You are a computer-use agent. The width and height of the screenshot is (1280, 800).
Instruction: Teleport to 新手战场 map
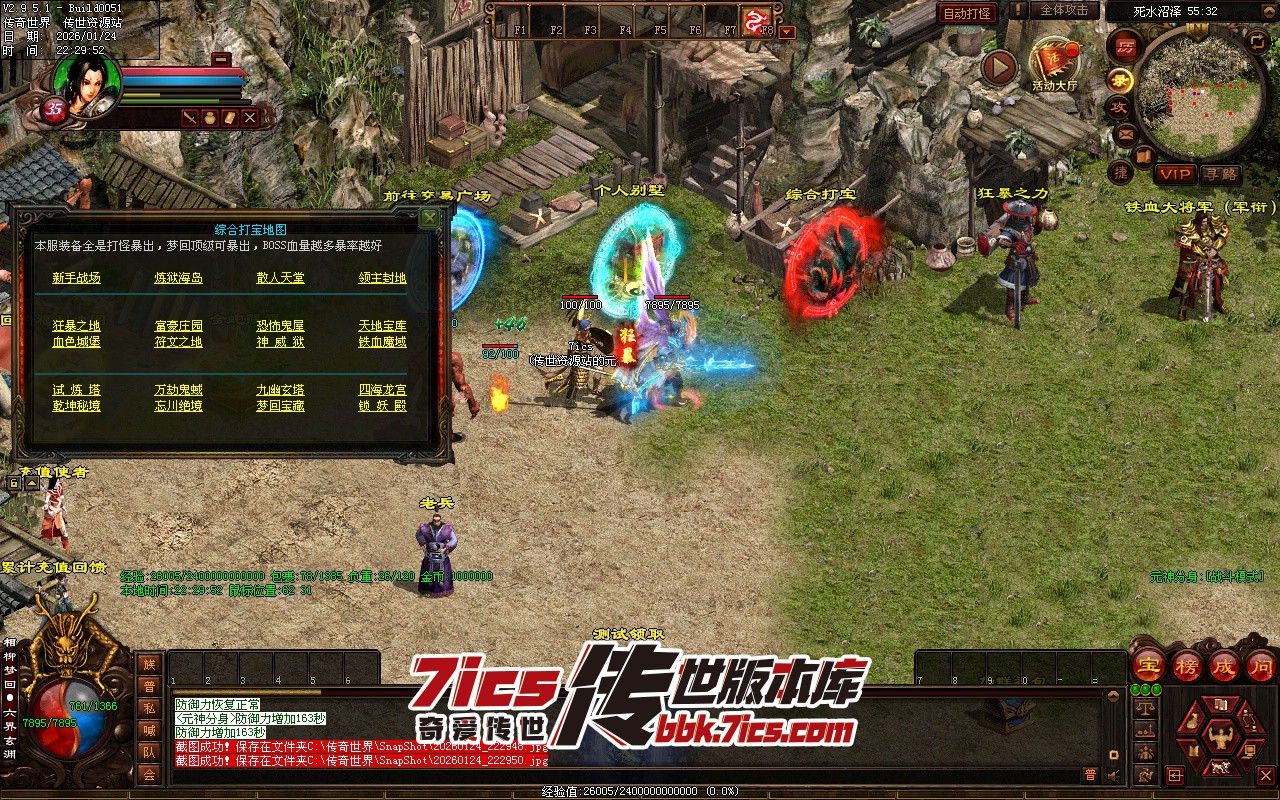(x=77, y=278)
